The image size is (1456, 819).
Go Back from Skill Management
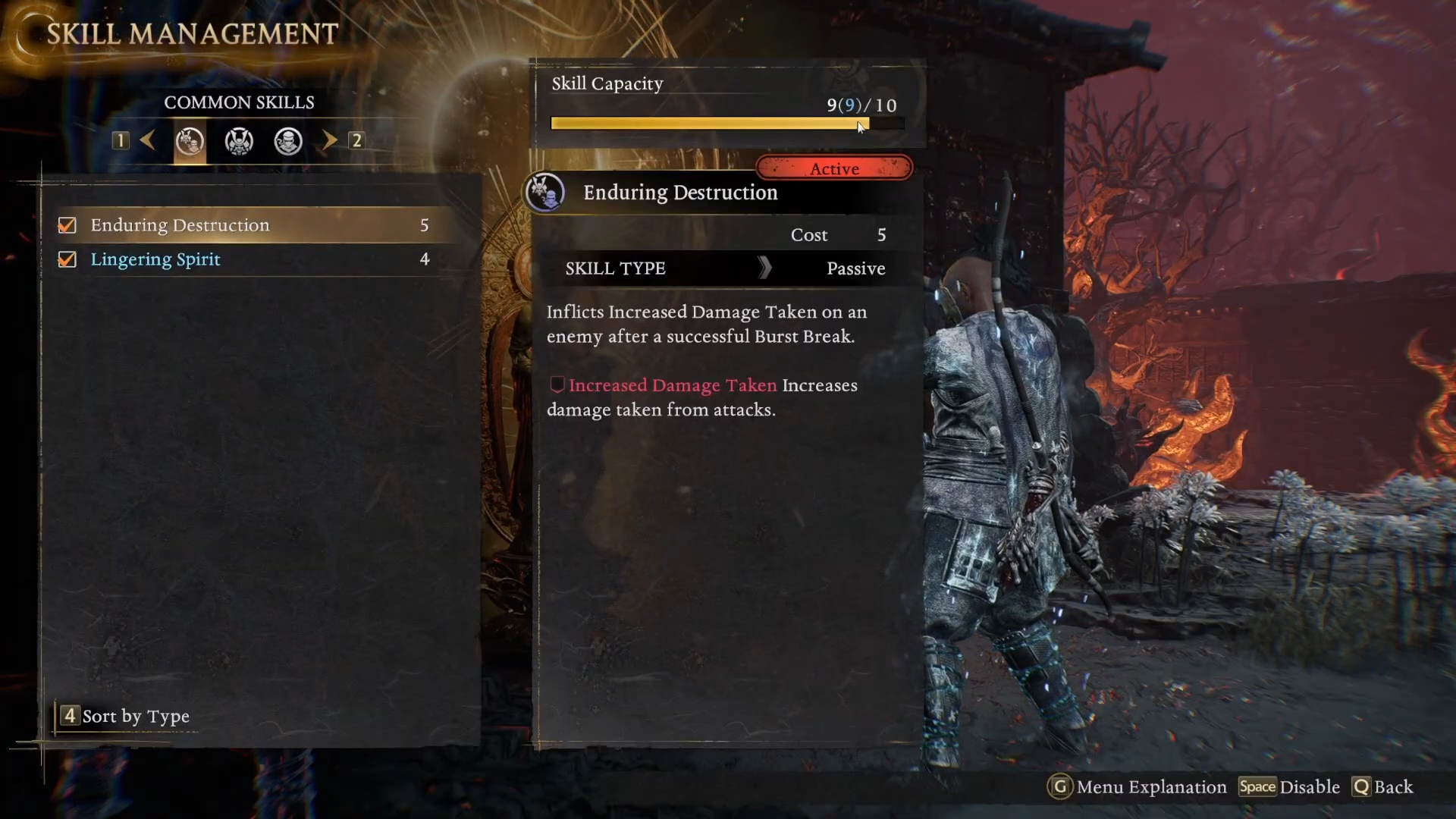coord(1383,787)
